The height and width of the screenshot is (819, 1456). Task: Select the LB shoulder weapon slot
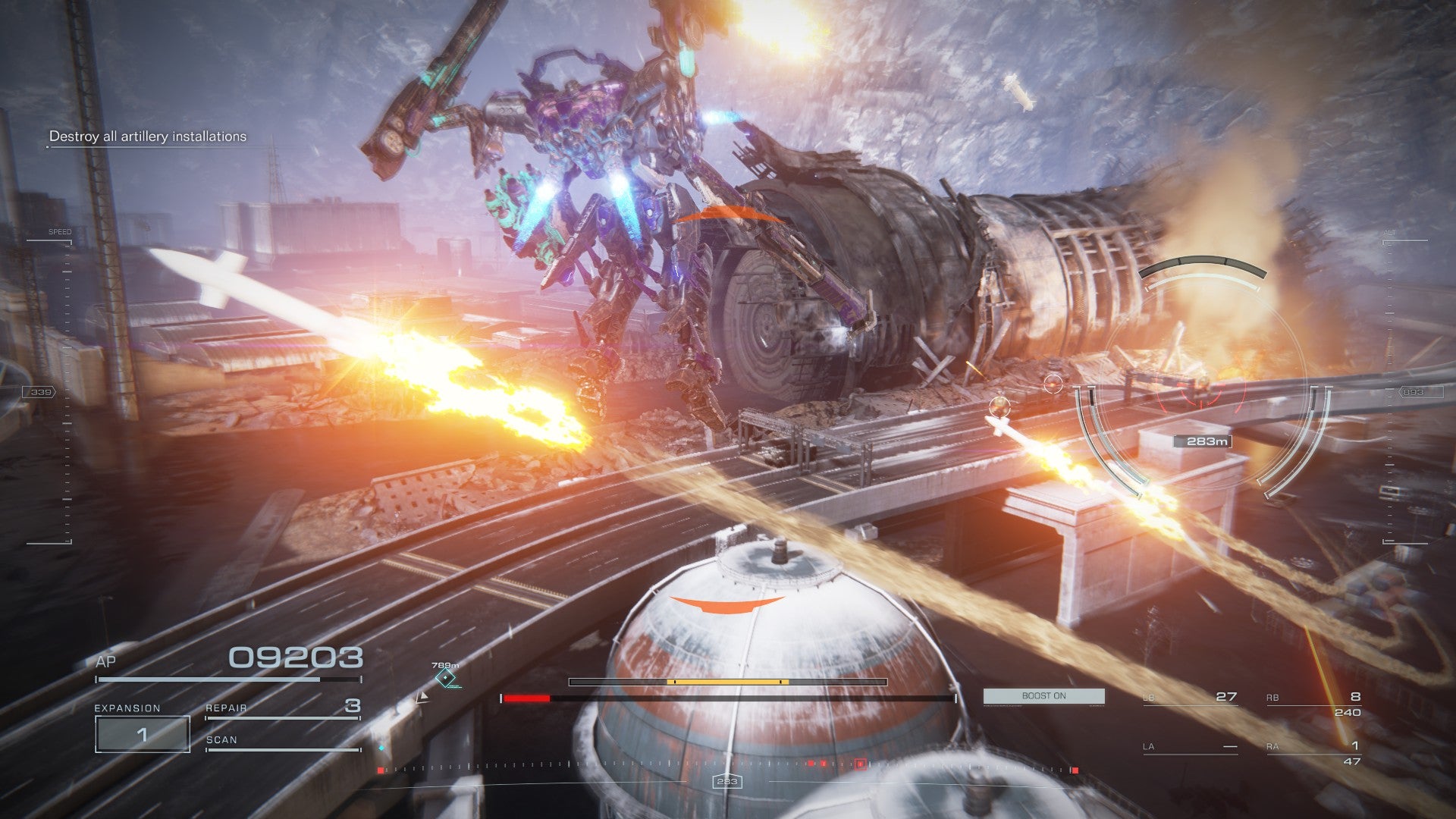tap(1190, 698)
